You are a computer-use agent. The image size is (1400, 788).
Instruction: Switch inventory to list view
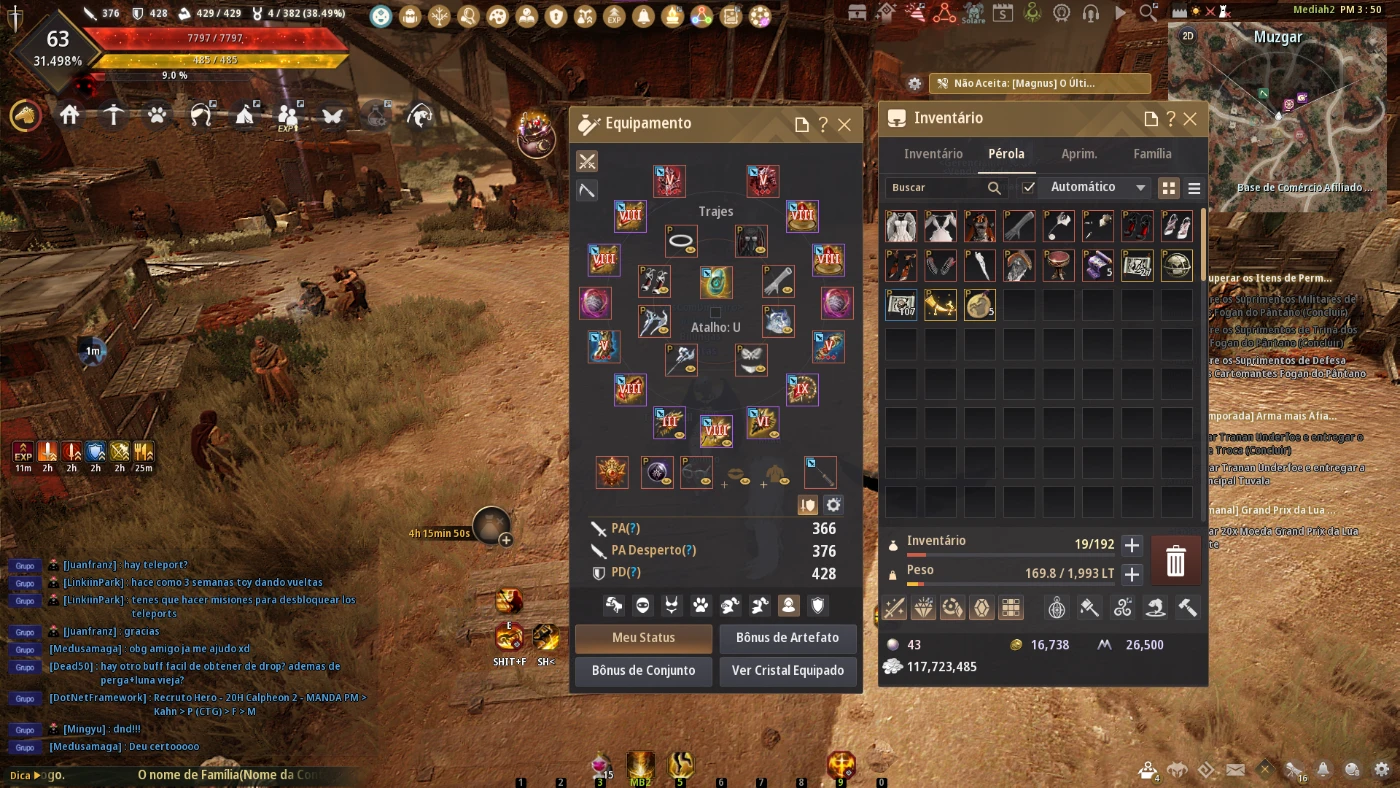coord(1193,188)
